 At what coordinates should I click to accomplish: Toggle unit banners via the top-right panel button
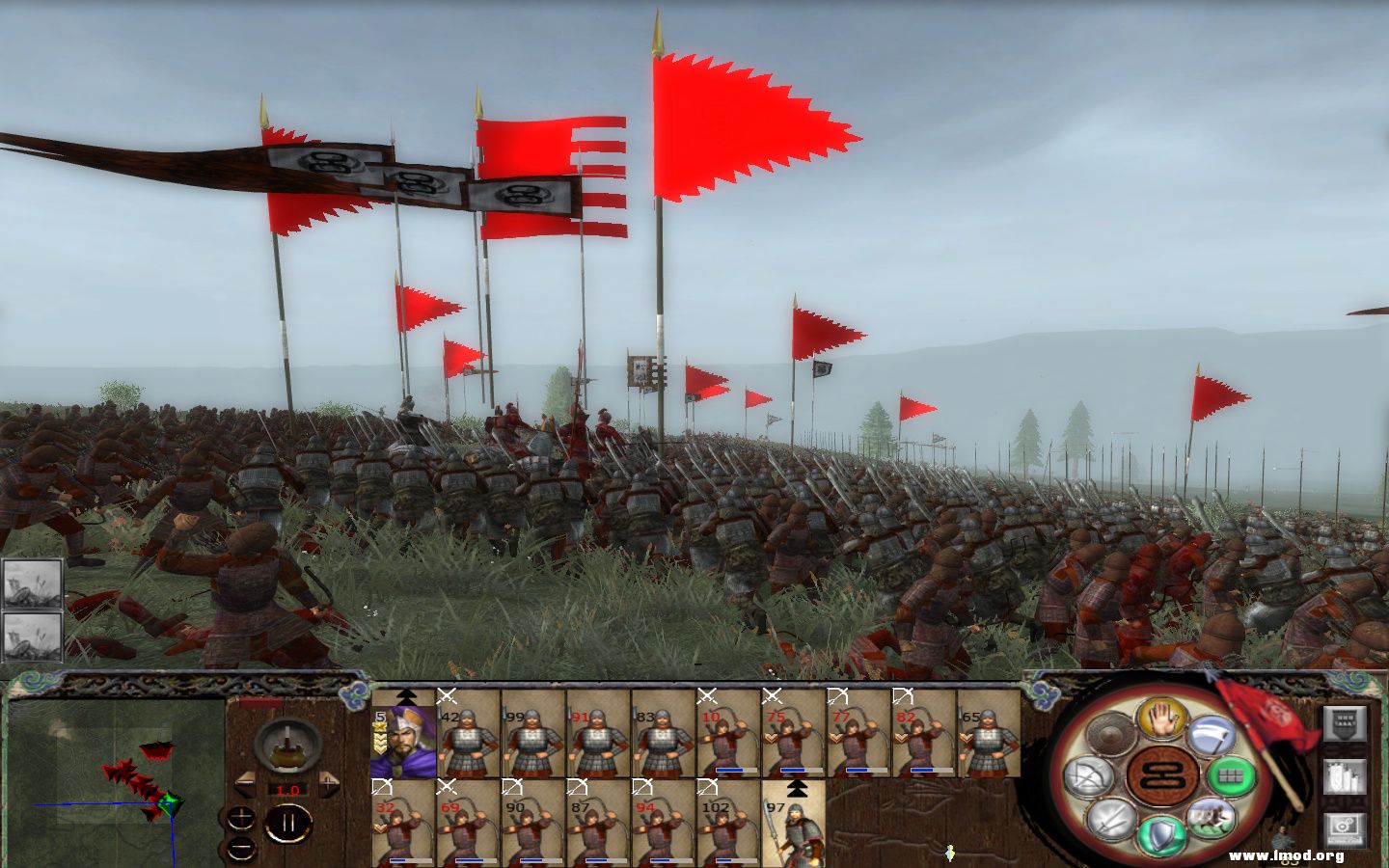coord(1345,724)
